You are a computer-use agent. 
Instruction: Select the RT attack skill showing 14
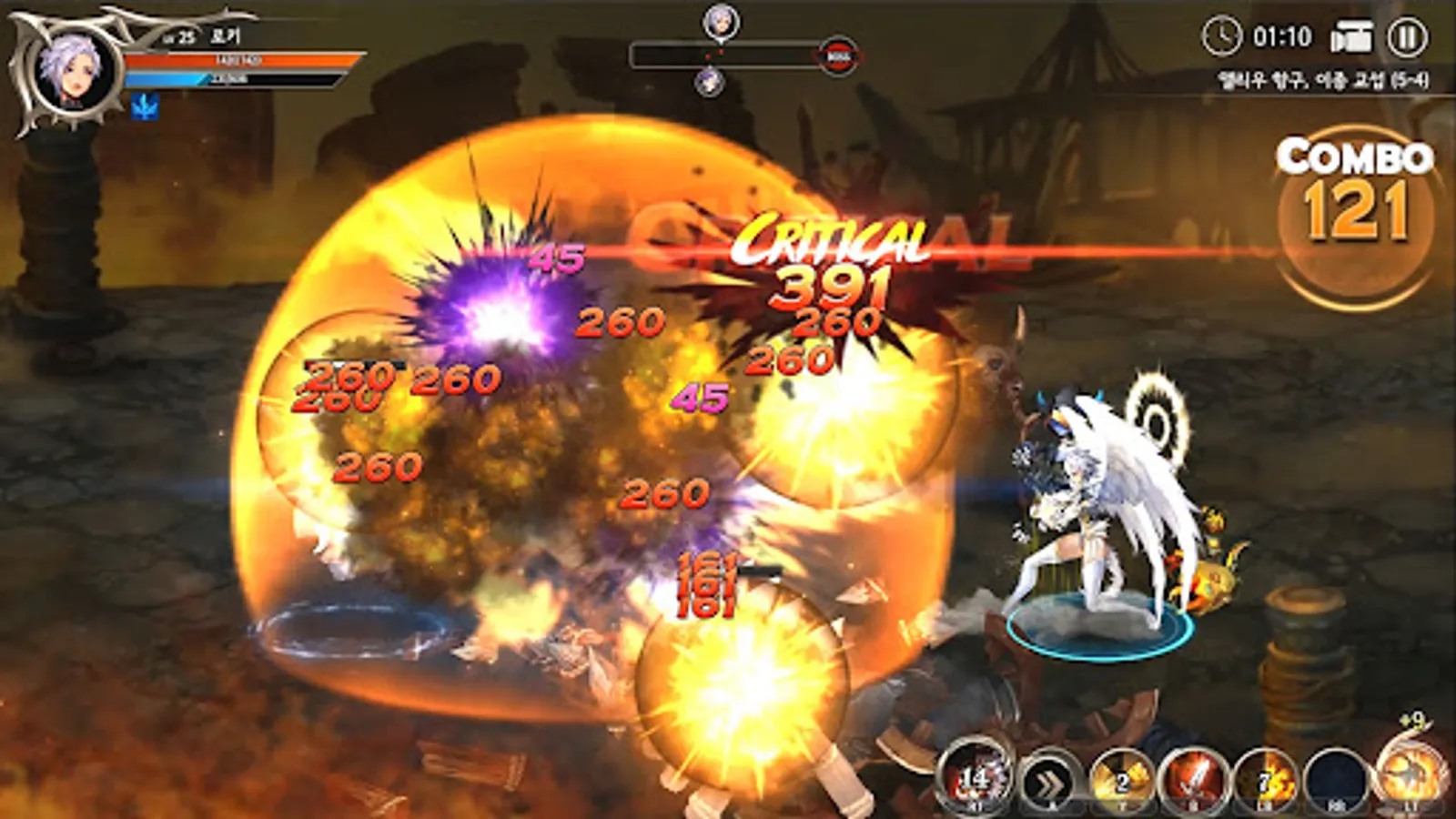point(976,781)
